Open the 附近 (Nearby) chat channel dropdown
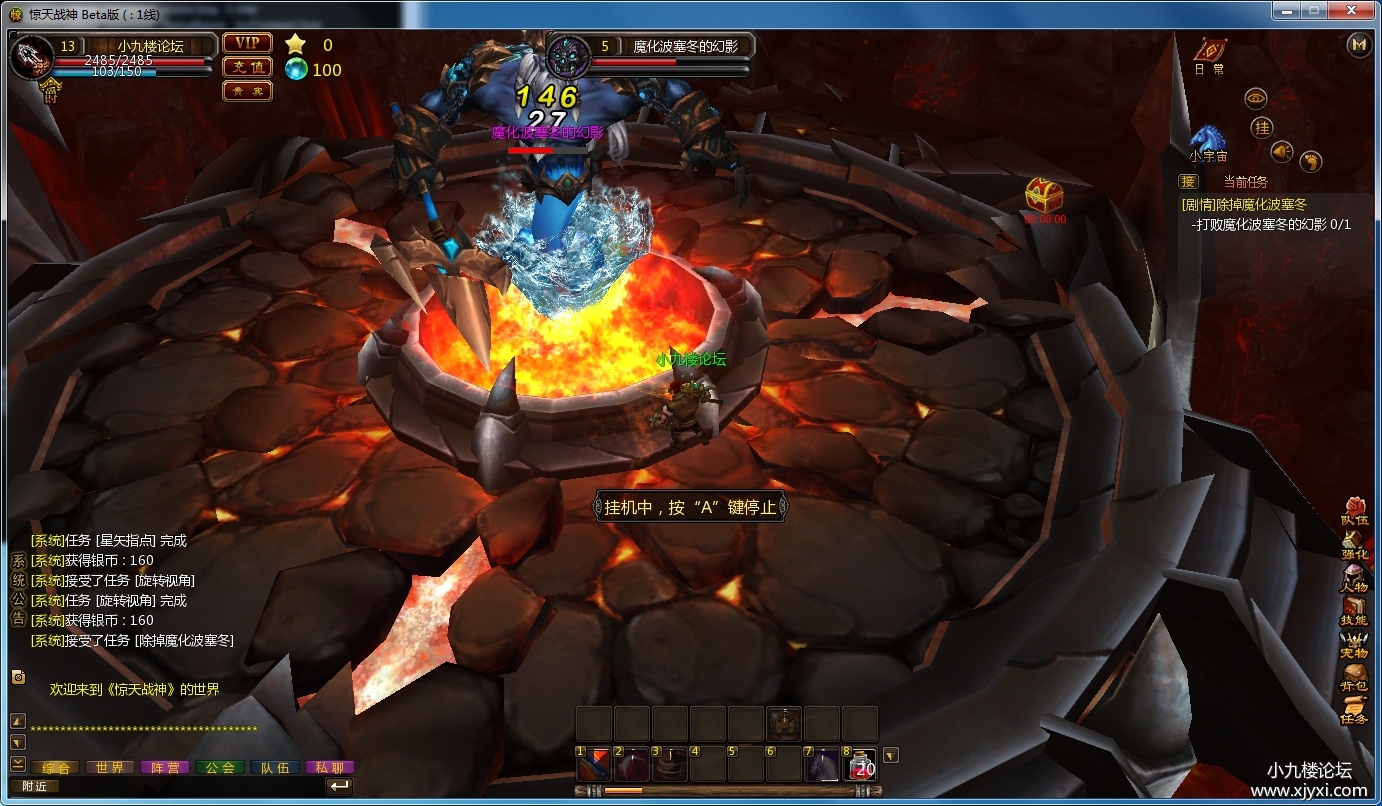Viewport: 1382px width, 806px height. (35, 786)
